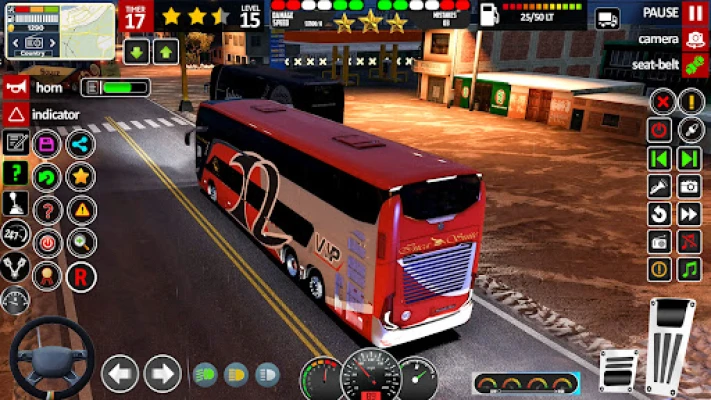
Task: Click the green question mark help icon
Action: coord(15,174)
